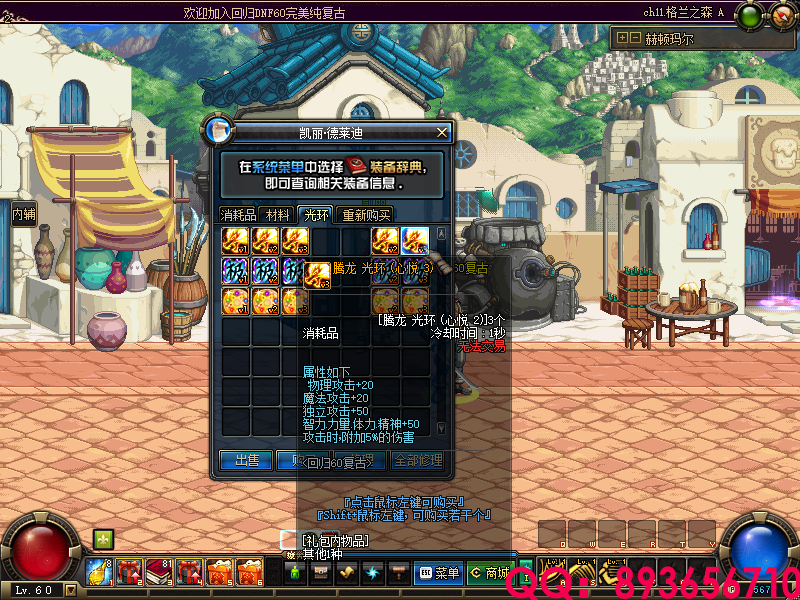
Task: Close the 凯丽·德莱迪 shop window
Action: [x=442, y=131]
